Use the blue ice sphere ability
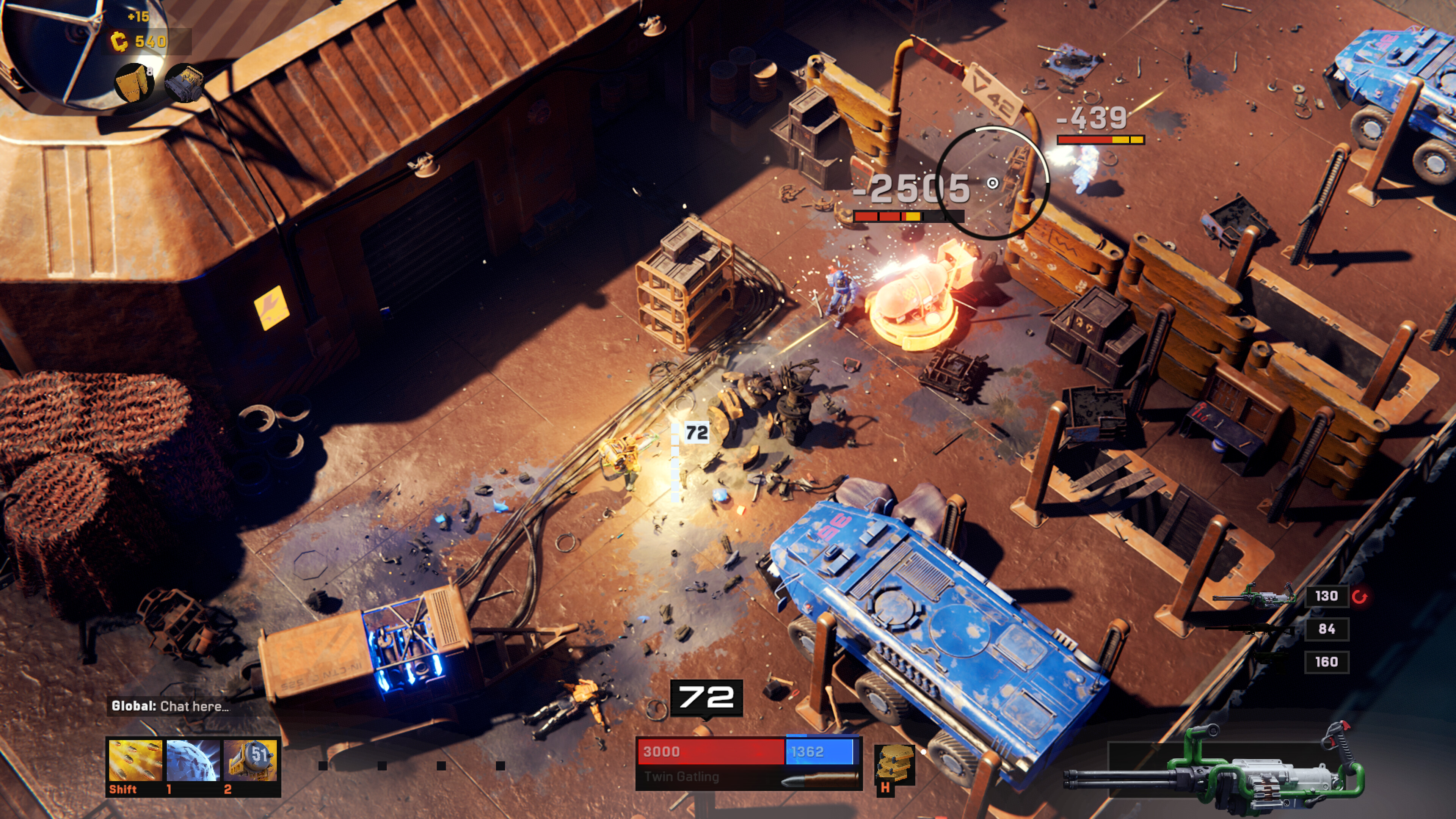 tap(193, 761)
